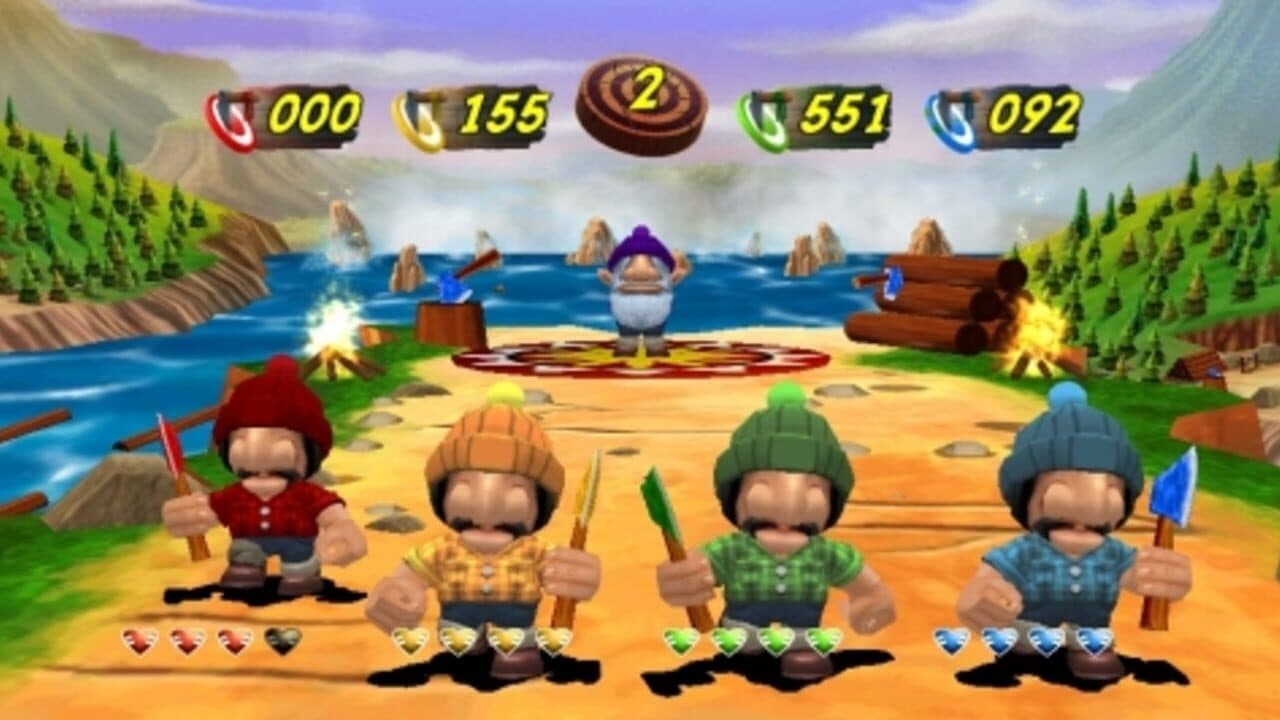Click the round counter target disc showing 2
This screenshot has height=720, width=1280.
click(645, 103)
